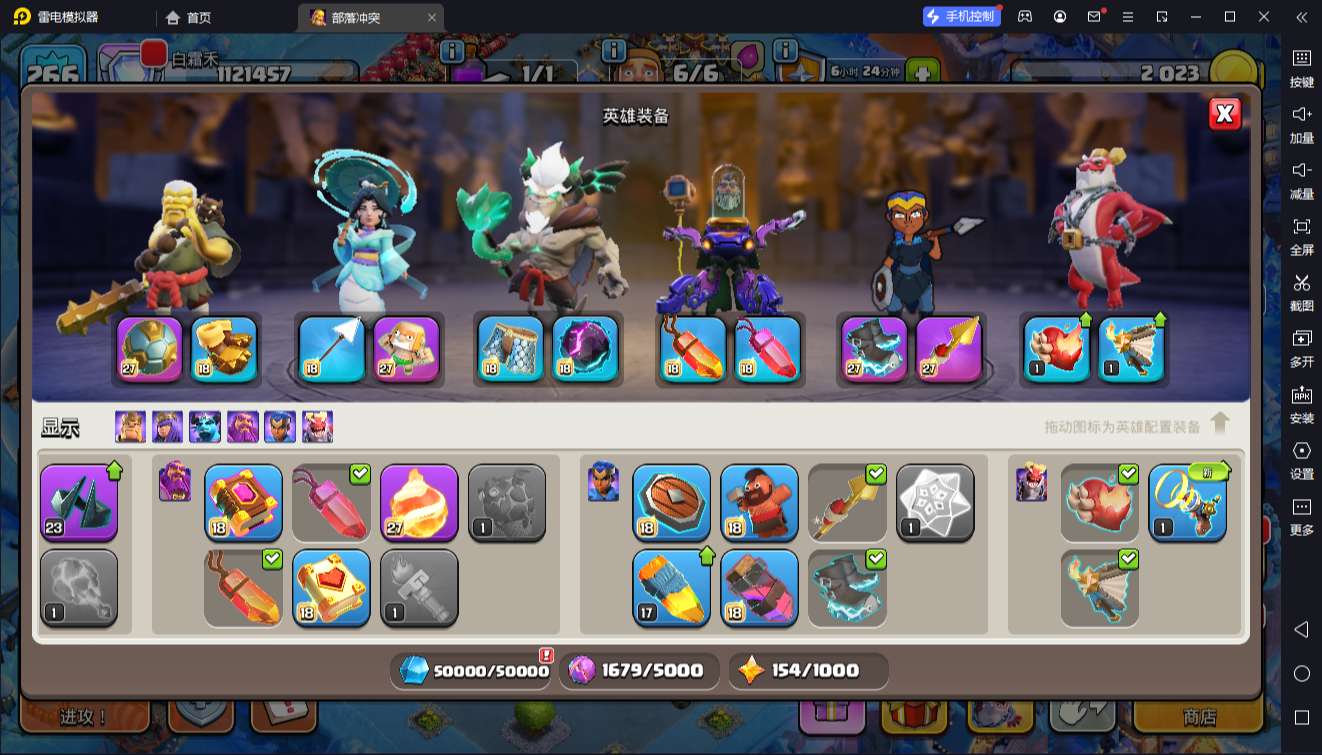Select the bearded hog rider puppet equipment
The image size is (1322, 755).
coord(759,503)
